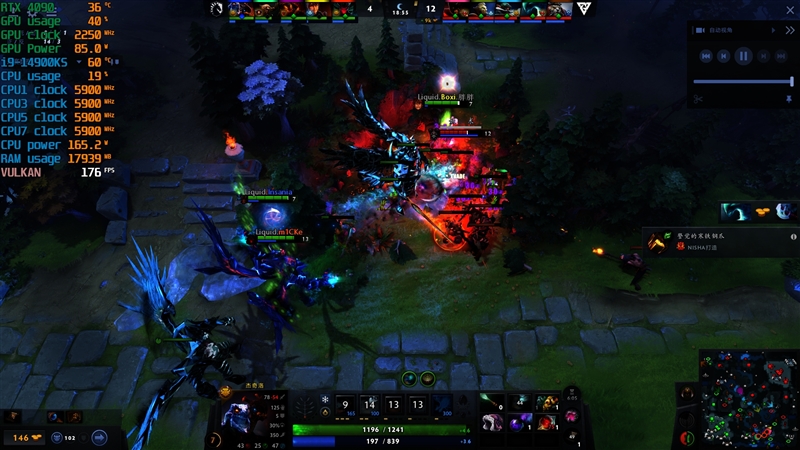This screenshot has height=450, width=800.
Task: Open the shop via gold counter 146
Action: click(22, 438)
